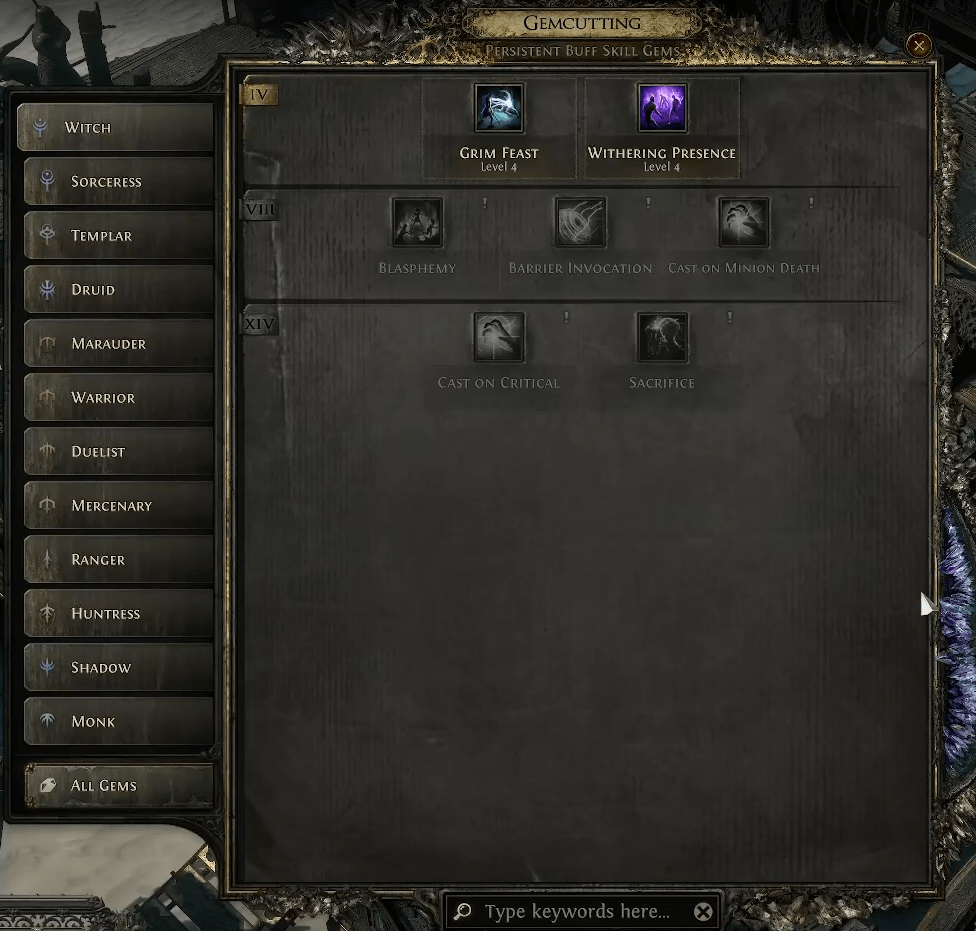Choose the Withering Presence gem
976x931 pixels.
pos(662,108)
